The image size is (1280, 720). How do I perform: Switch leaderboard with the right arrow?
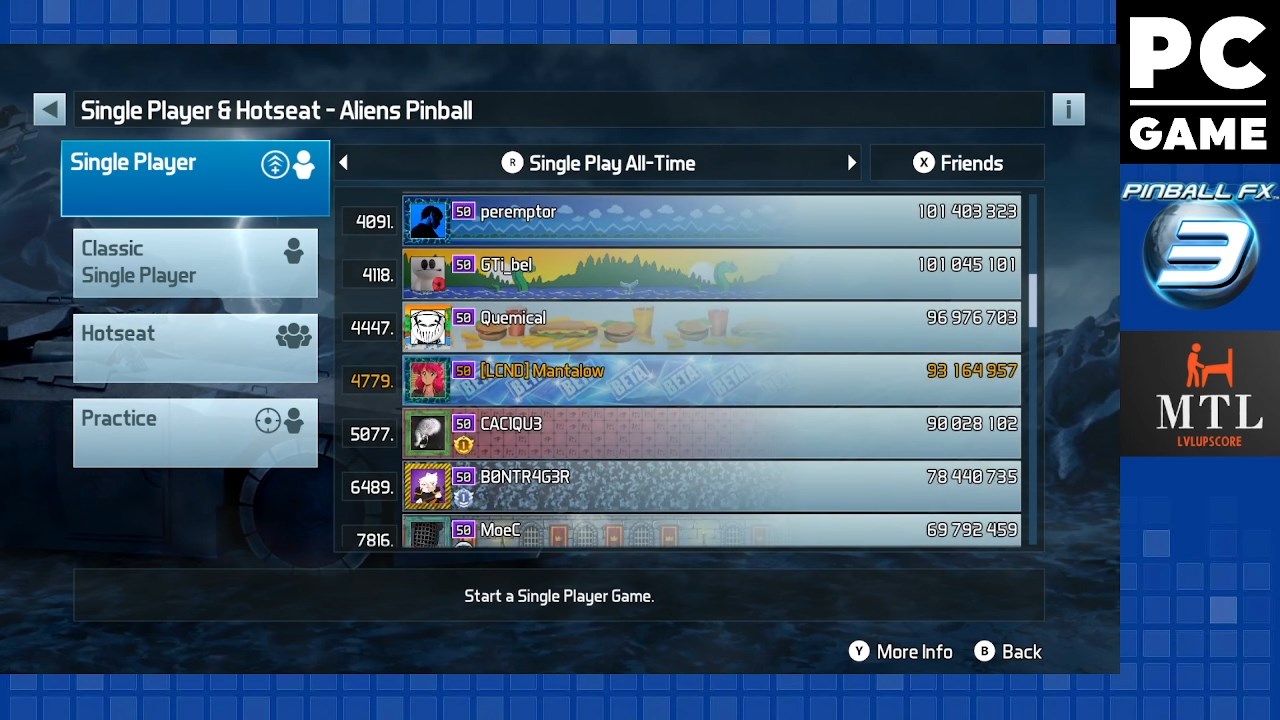click(x=852, y=163)
